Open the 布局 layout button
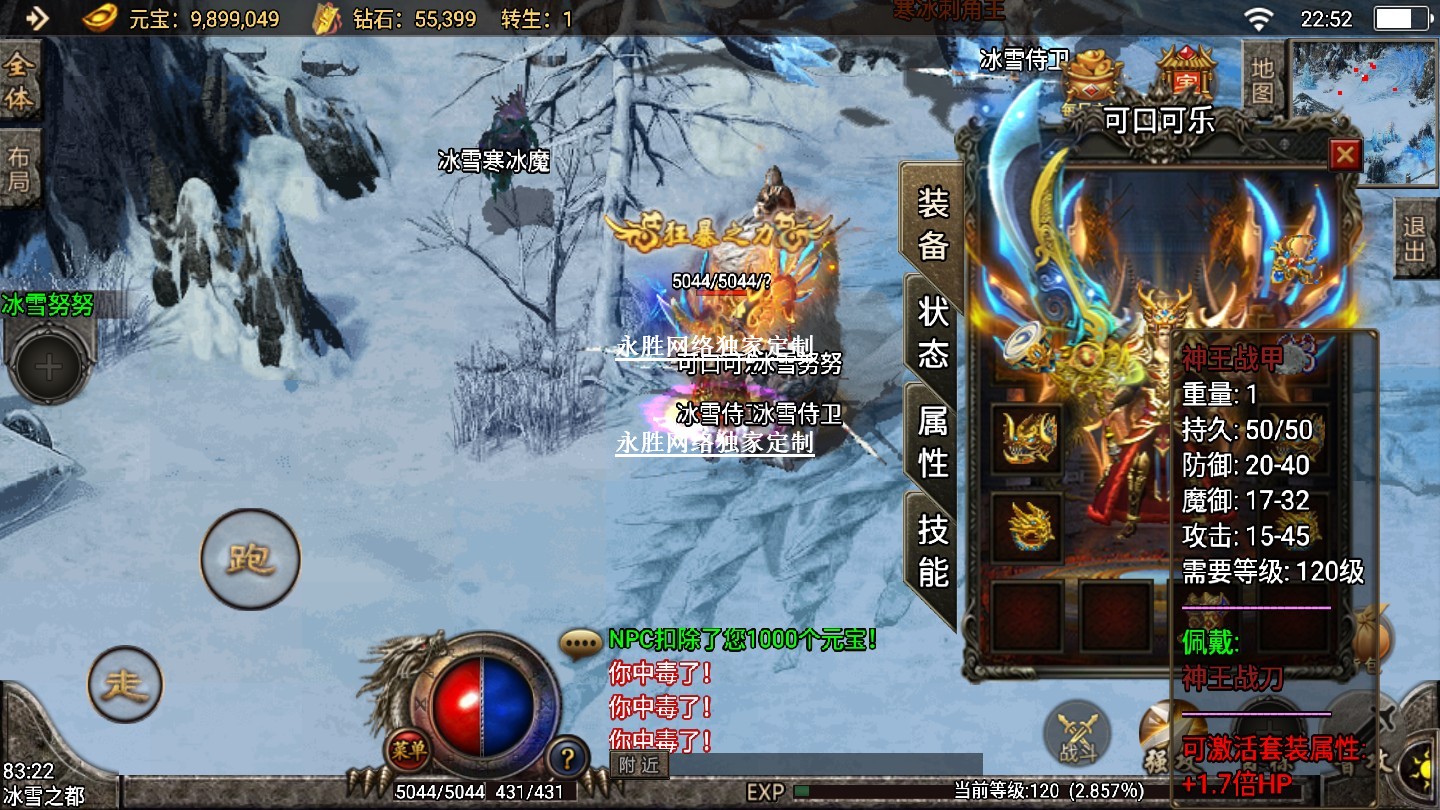Image resolution: width=1440 pixels, height=810 pixels. pos(19,168)
